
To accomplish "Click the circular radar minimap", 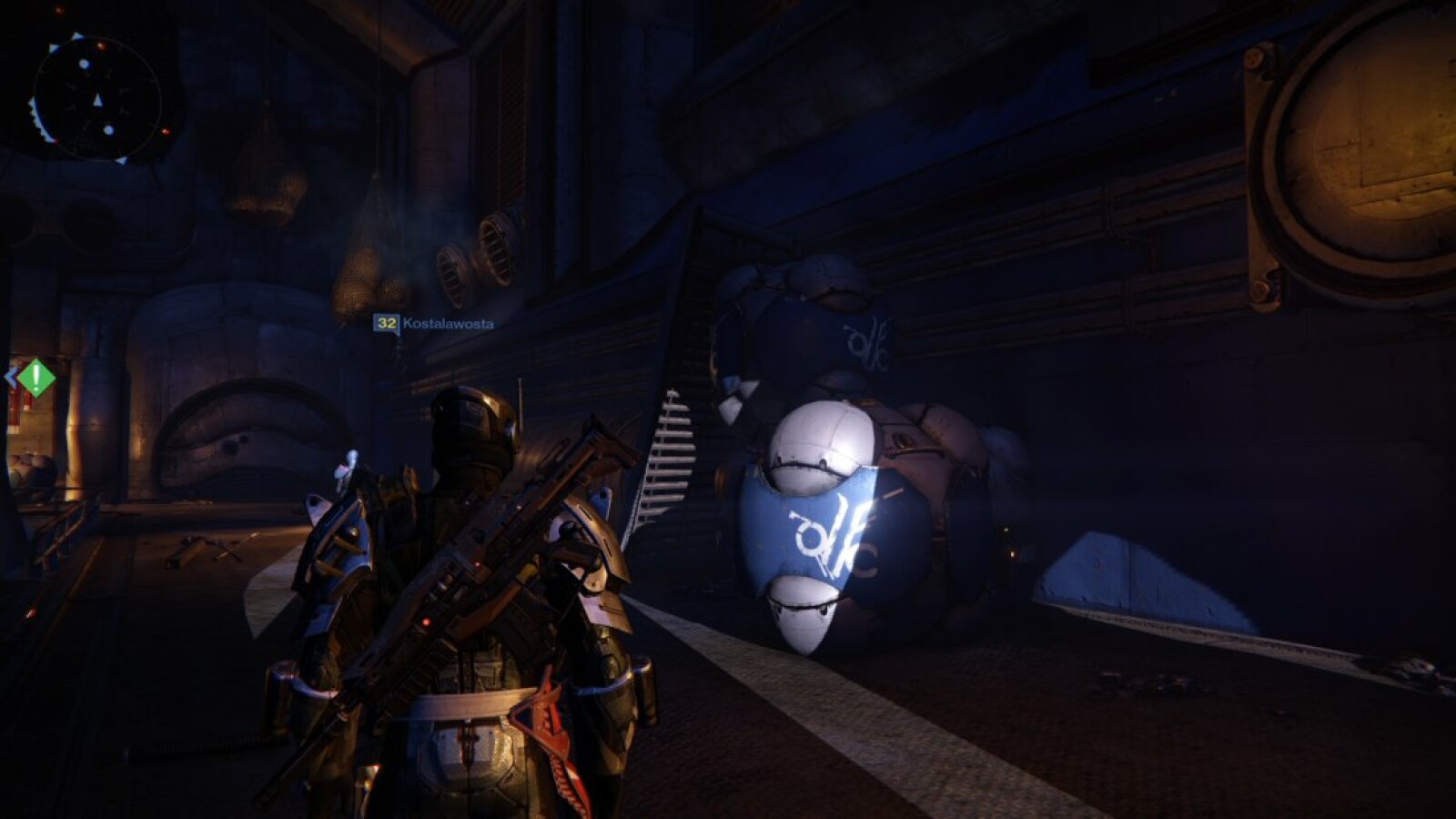I will [x=96, y=98].
